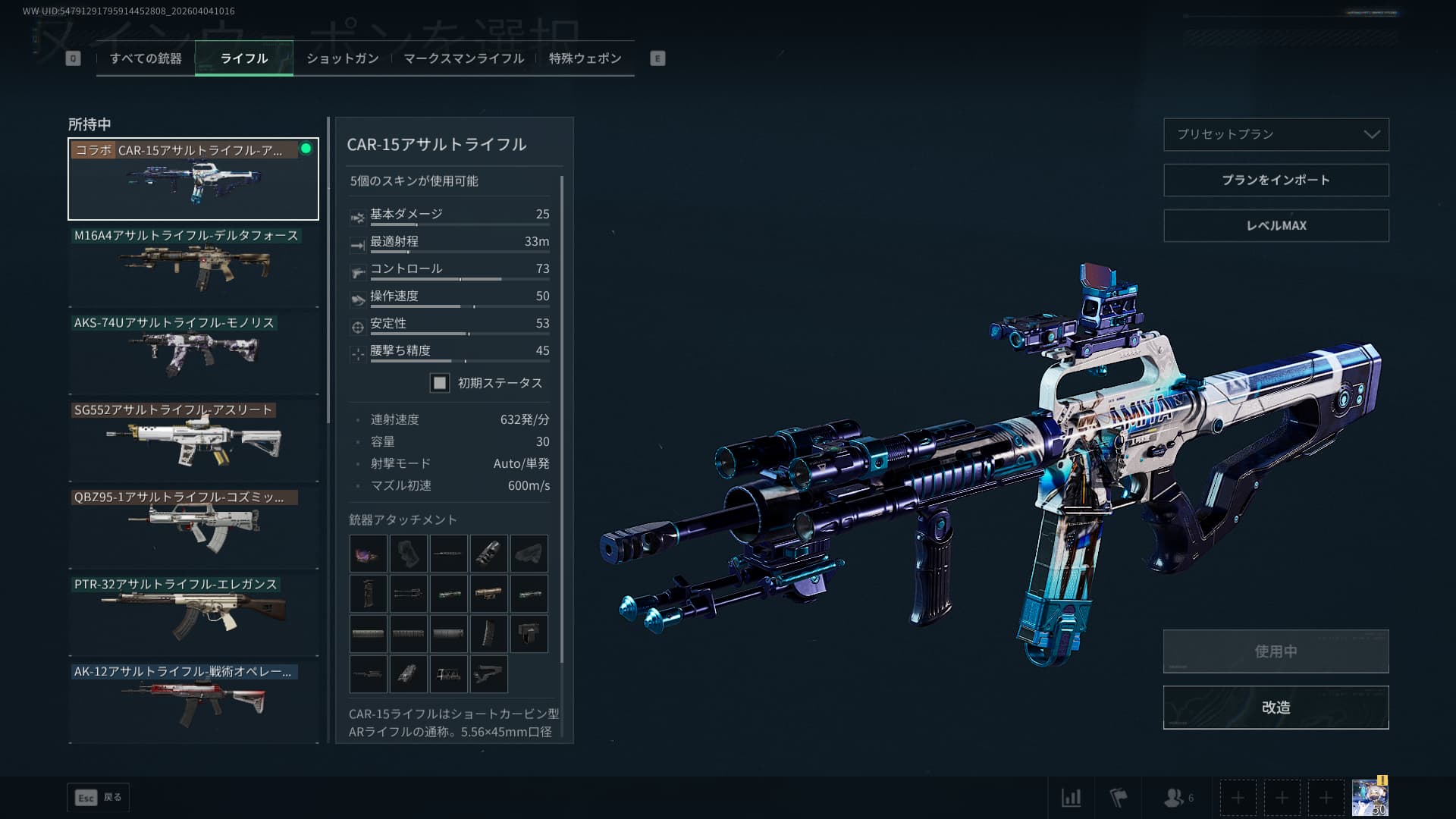Viewport: 1456px width, 819px height.
Task: Go back with the 戻る button
Action: click(99, 797)
